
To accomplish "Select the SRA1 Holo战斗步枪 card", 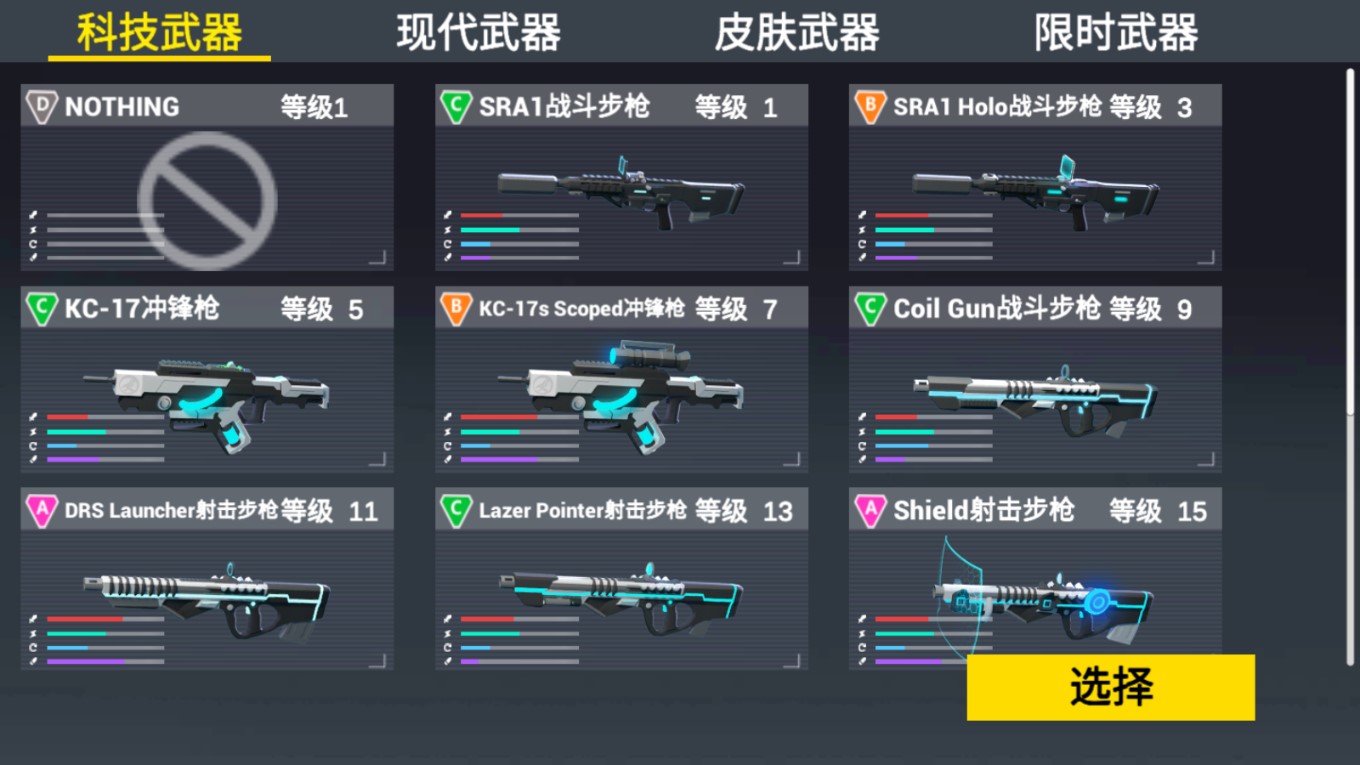I will click(1035, 178).
